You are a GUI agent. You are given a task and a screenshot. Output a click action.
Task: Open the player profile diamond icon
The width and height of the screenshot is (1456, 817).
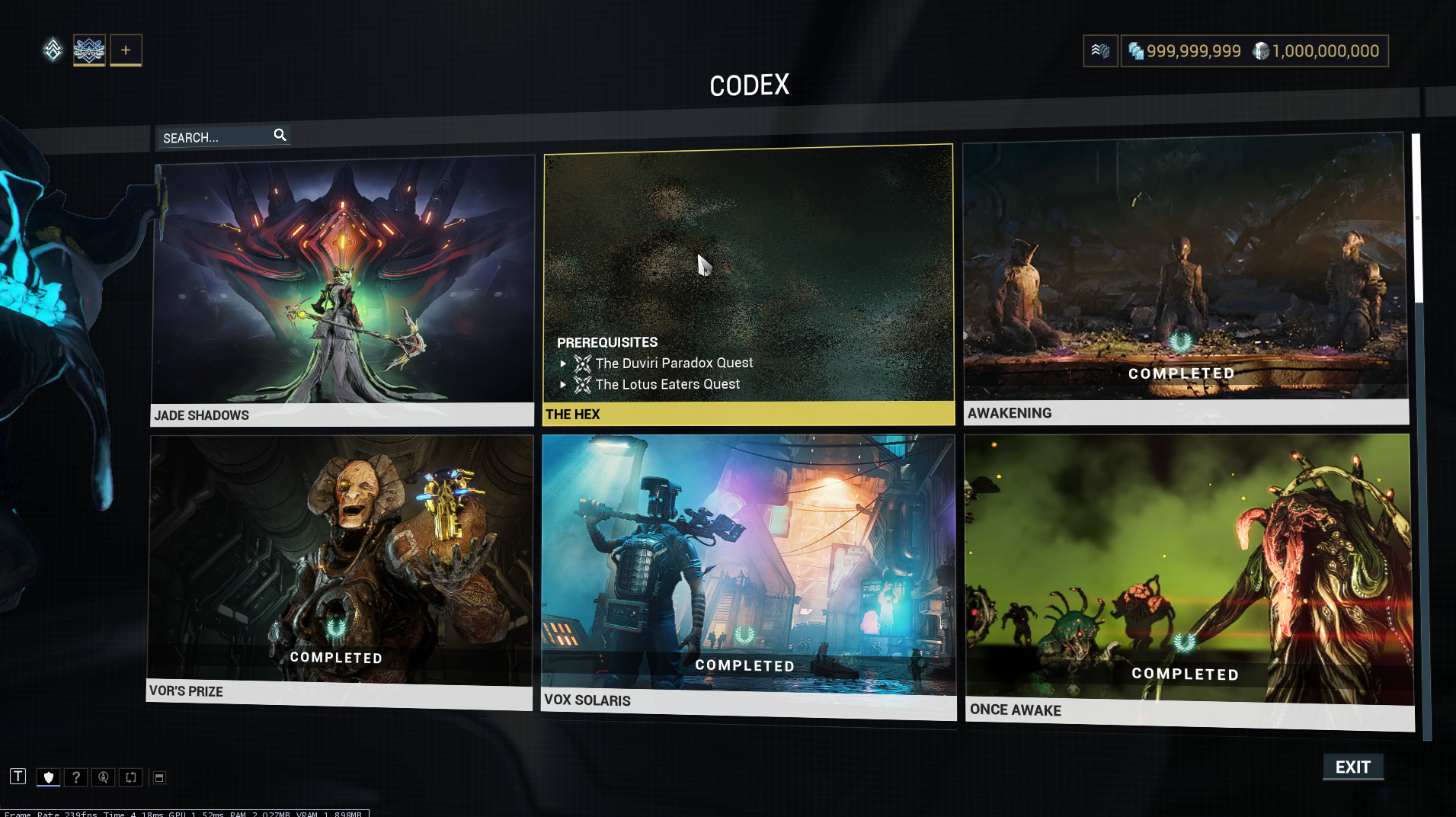53,50
